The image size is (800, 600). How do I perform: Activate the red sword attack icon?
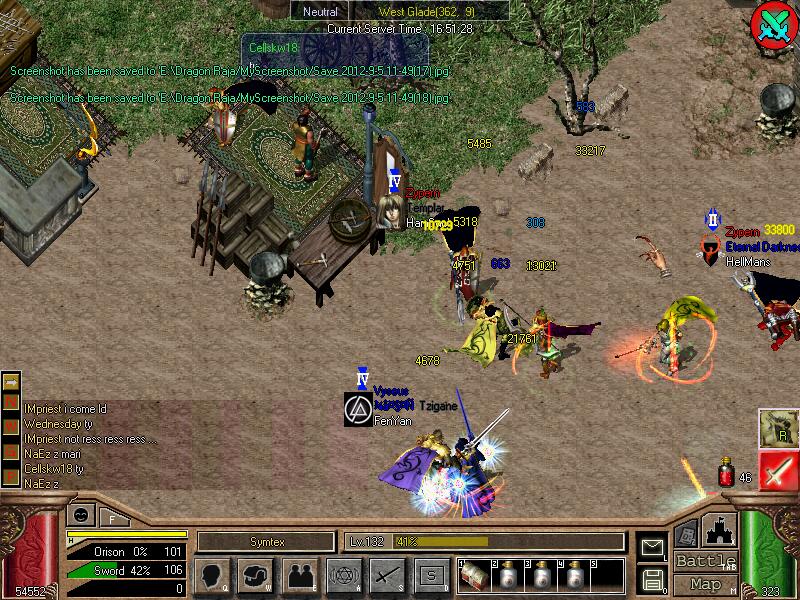click(778, 470)
